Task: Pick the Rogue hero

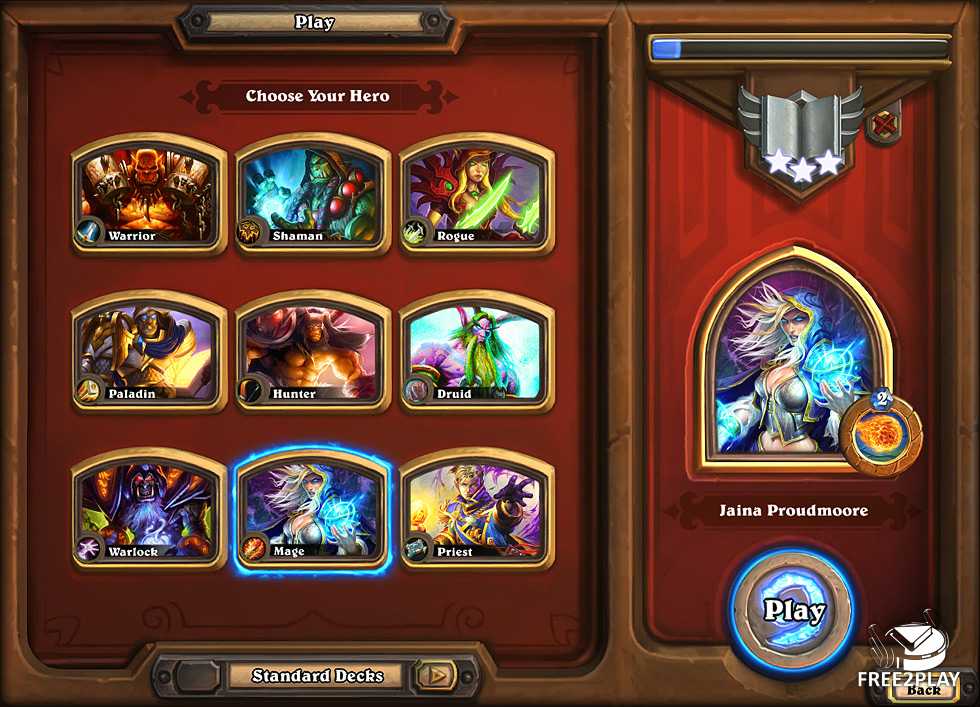Action: 476,195
